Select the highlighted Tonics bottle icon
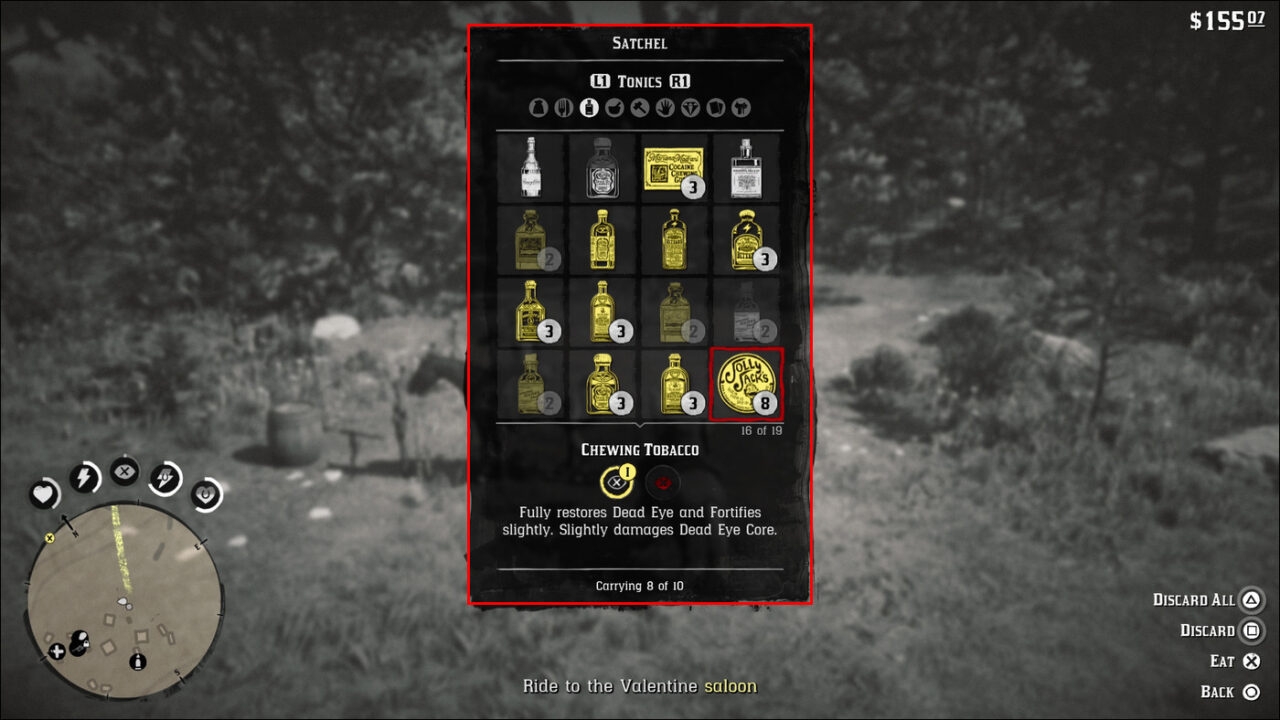This screenshot has height=720, width=1280. [x=589, y=107]
